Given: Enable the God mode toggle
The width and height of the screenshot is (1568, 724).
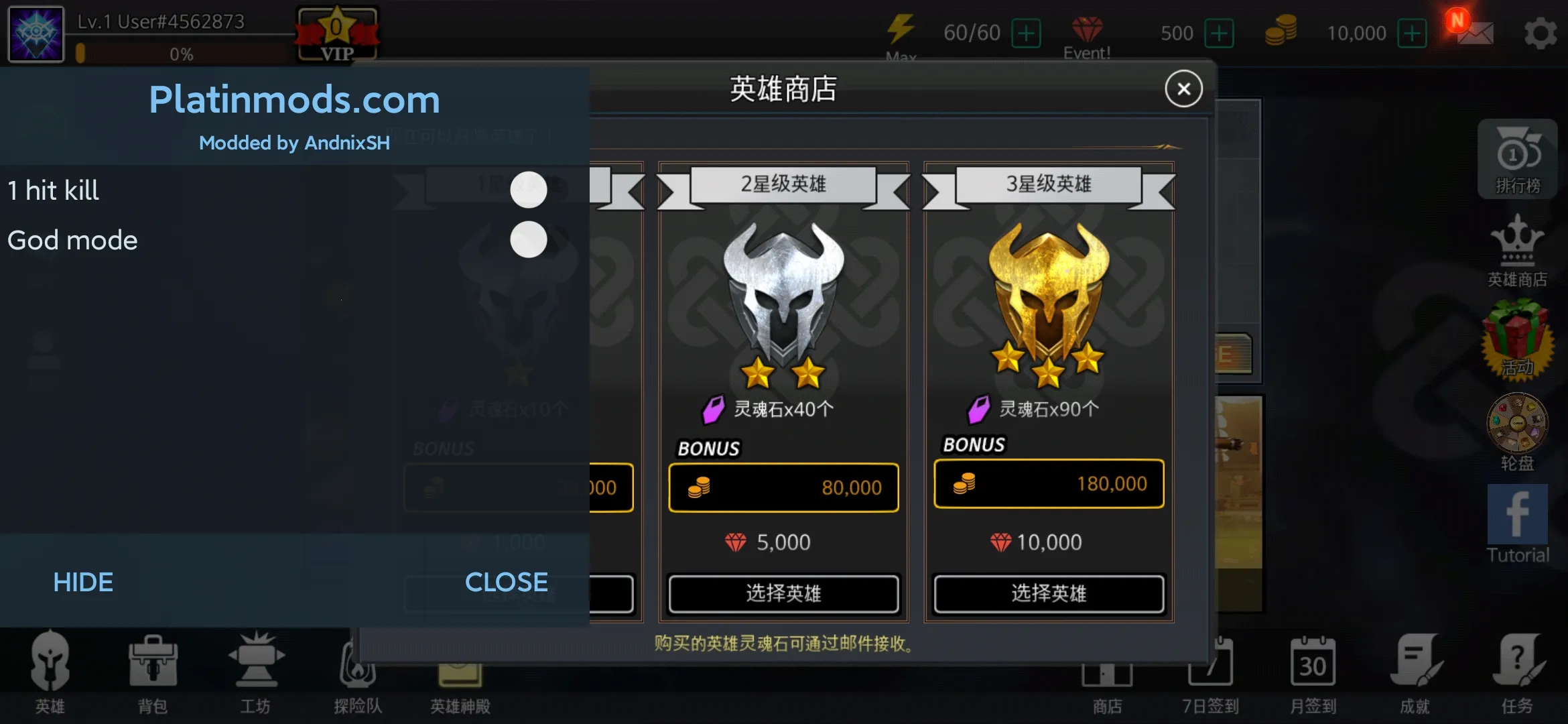Looking at the screenshot, I should click(x=529, y=239).
